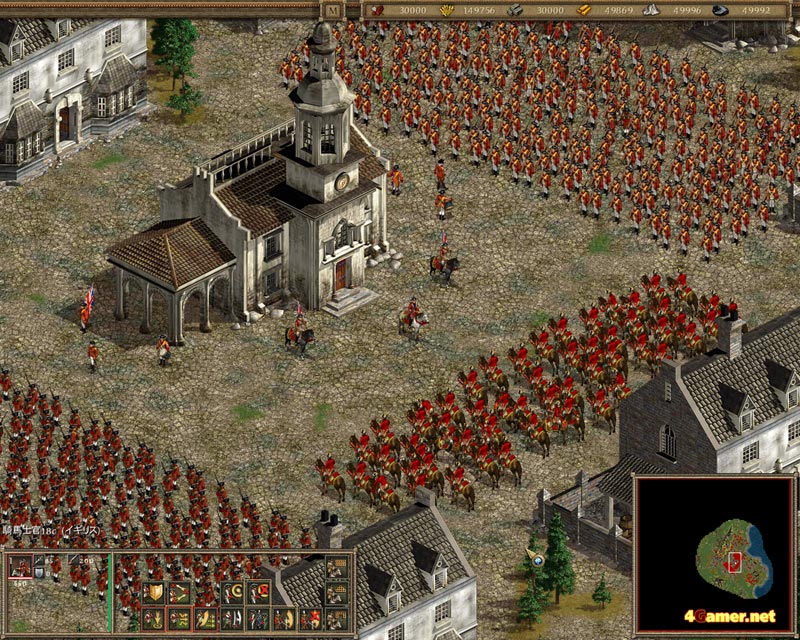800x640 pixels.
Task: Select the cavalry officer unit portrait
Action: click(x=20, y=566)
